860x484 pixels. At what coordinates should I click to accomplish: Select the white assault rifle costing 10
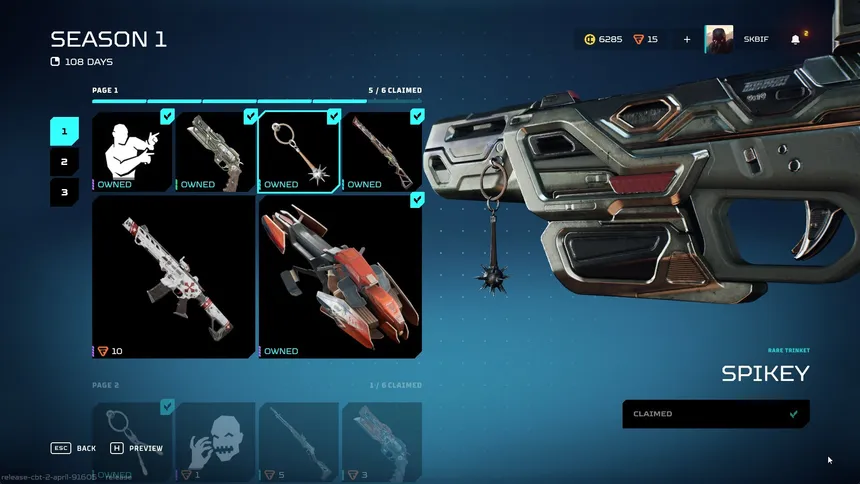point(174,276)
